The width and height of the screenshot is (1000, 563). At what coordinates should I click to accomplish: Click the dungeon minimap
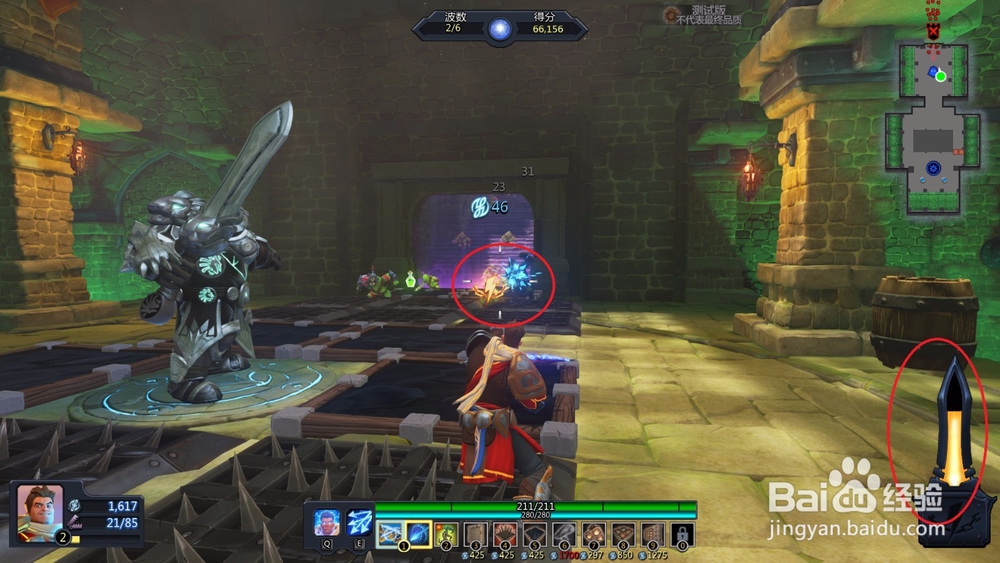click(x=932, y=128)
